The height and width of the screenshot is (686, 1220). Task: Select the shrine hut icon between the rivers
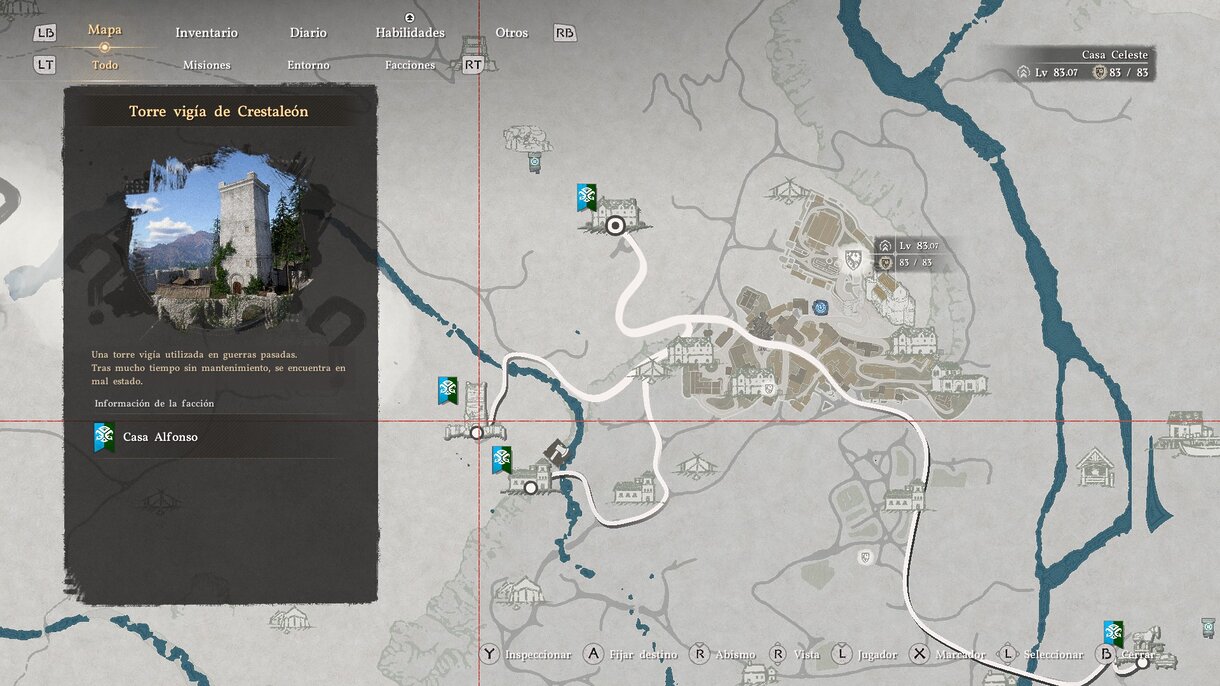1095,466
